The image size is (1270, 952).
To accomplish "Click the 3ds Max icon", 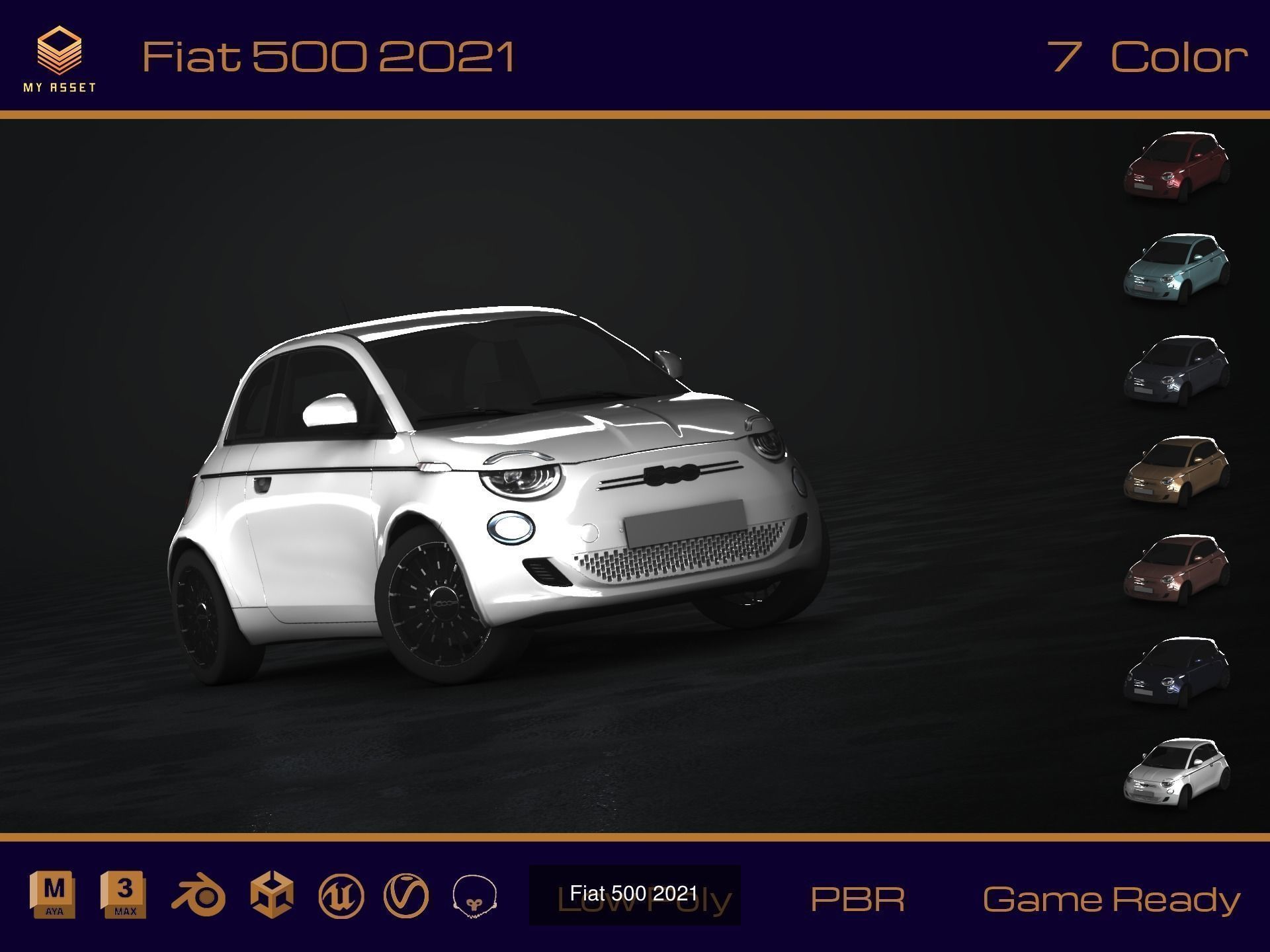I will point(124,895).
